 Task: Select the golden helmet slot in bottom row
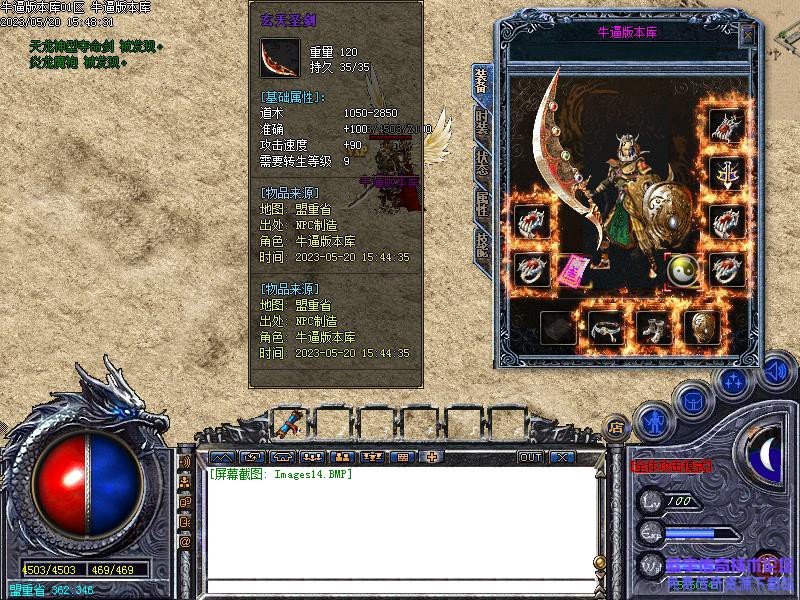pyautogui.click(x=701, y=327)
